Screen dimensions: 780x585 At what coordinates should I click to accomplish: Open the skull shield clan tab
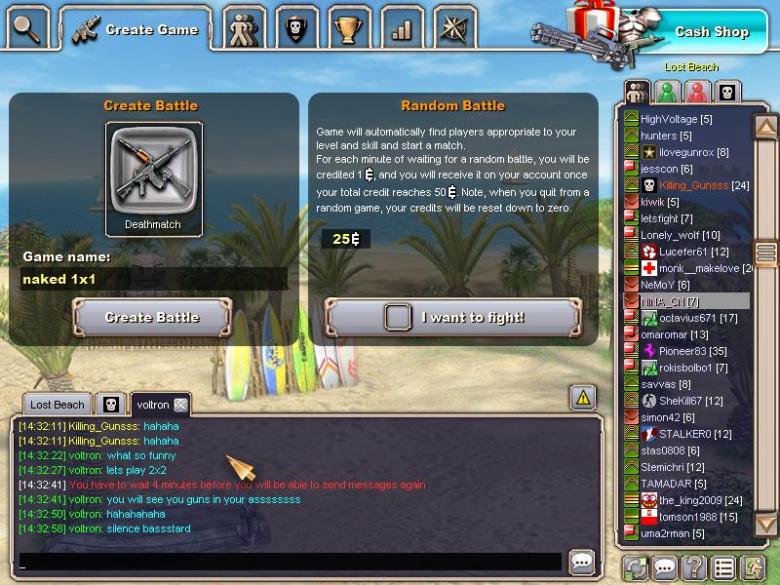[297, 29]
